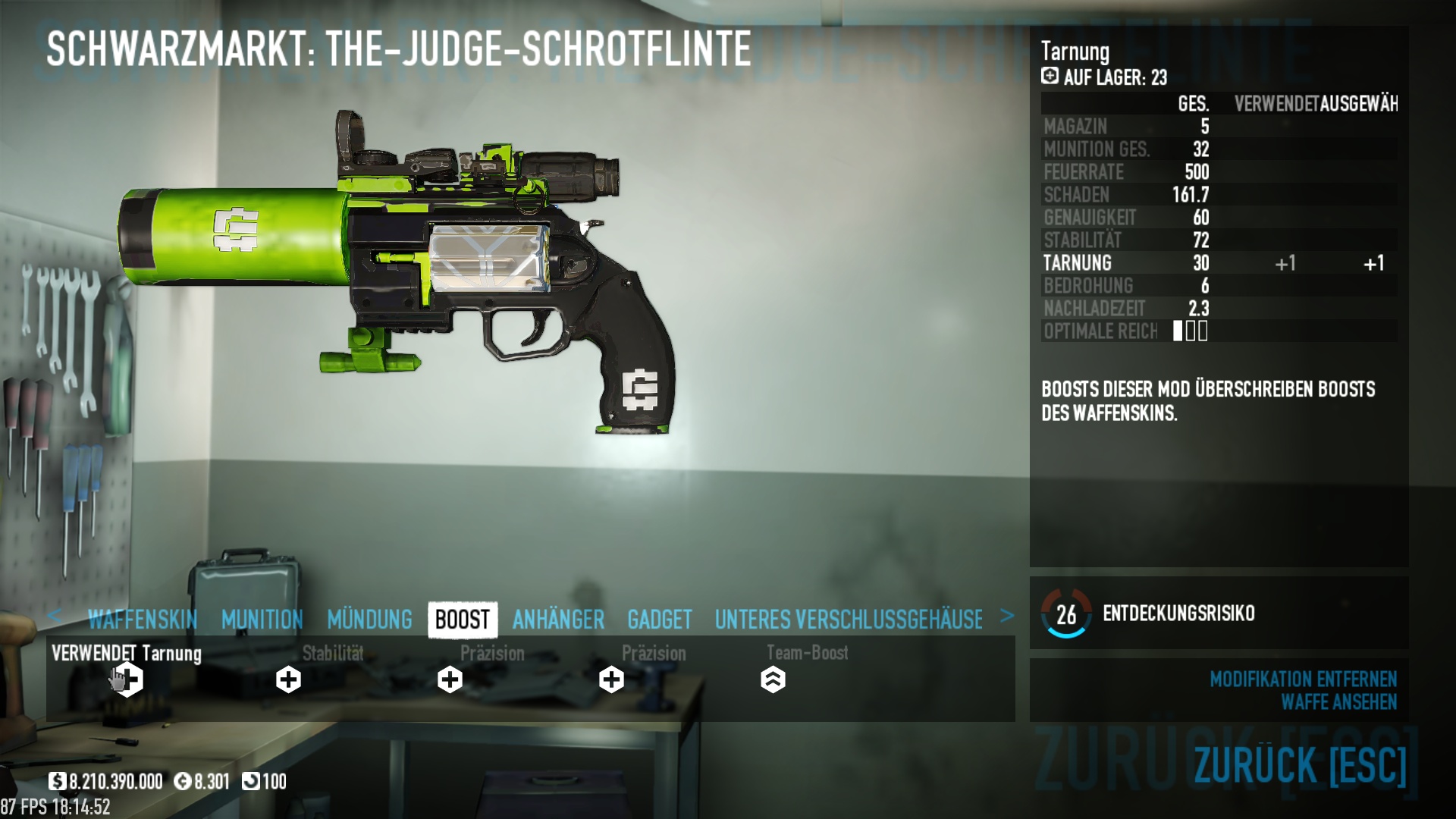Select the equipped Tarnung boost mod
Viewport: 1456px width, 819px height.
(x=128, y=679)
